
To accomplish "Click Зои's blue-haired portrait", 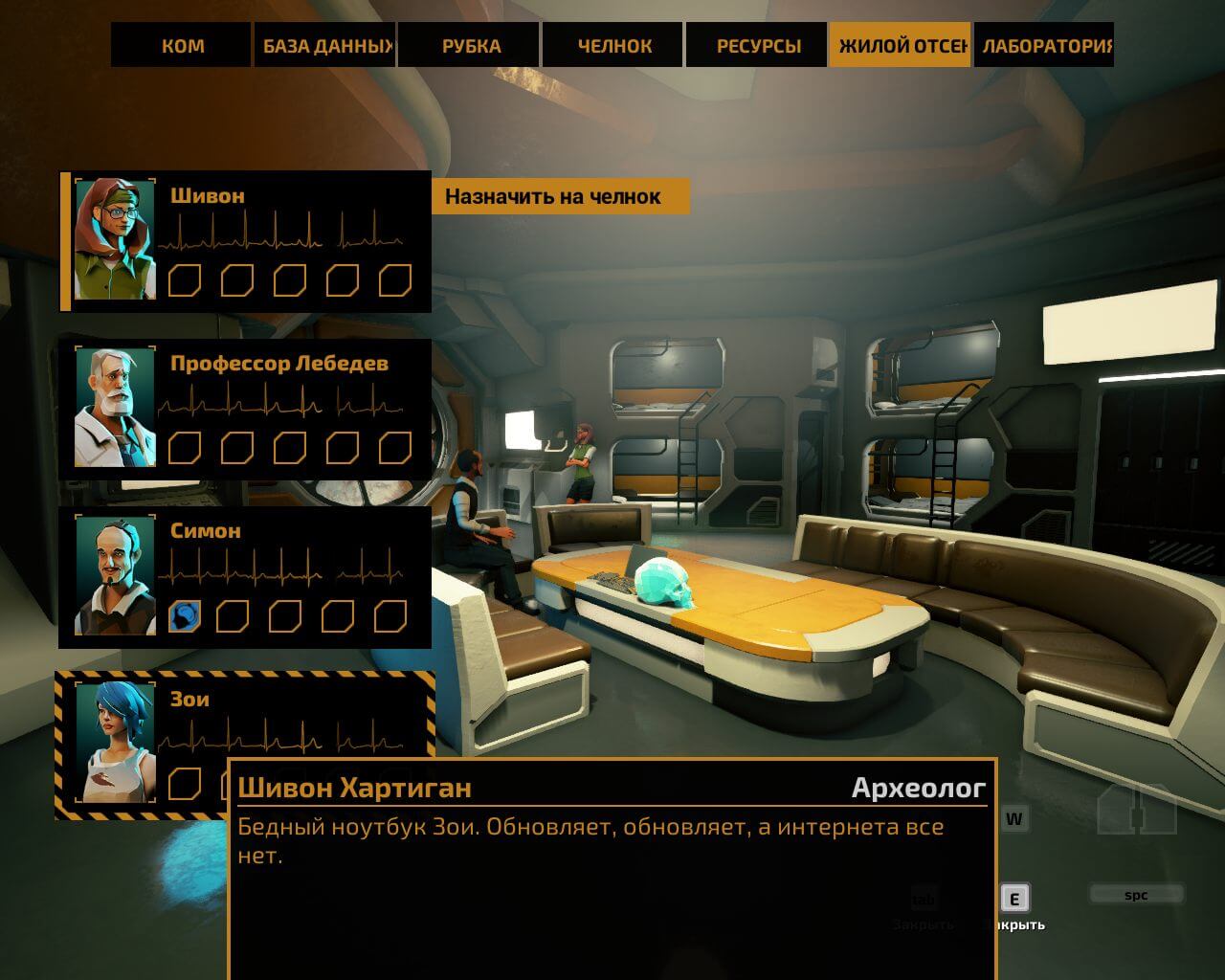I will (115, 741).
